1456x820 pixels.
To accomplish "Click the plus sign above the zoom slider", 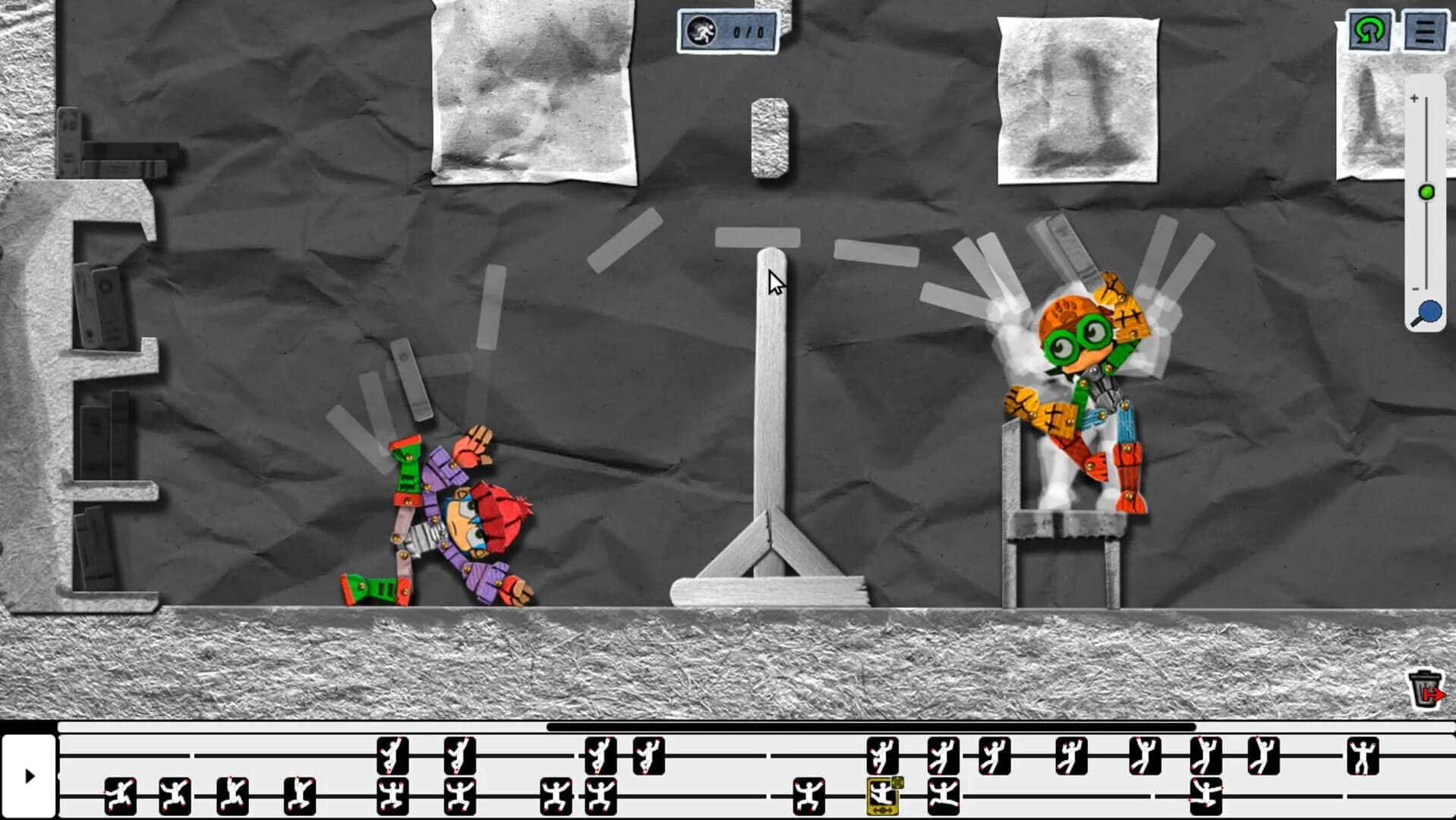I will point(1413,98).
